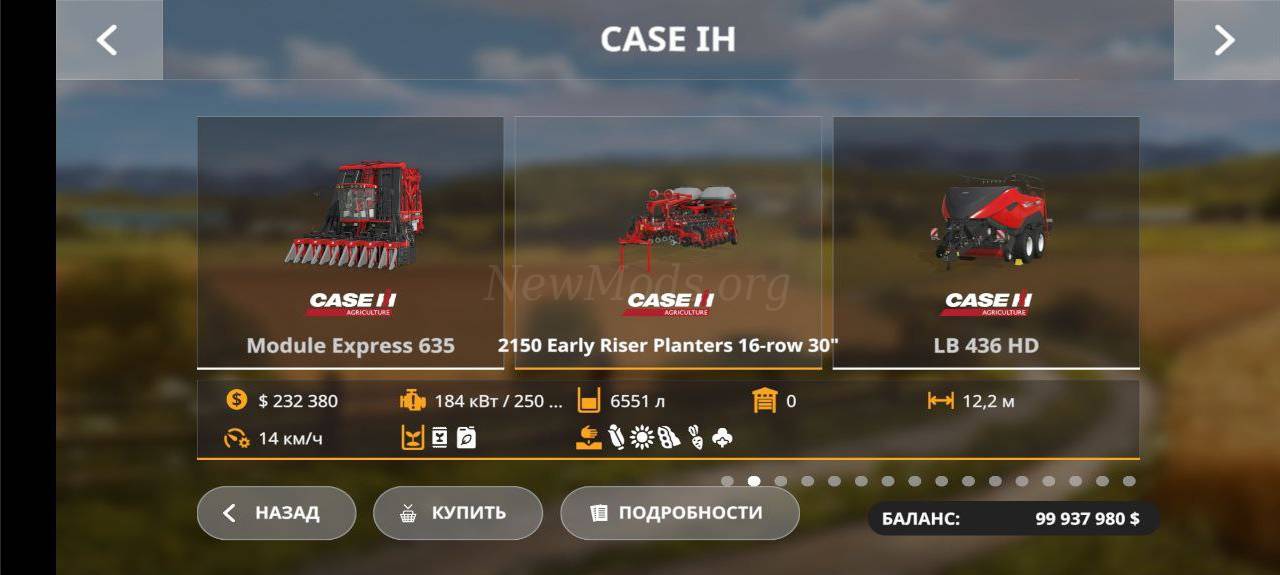Go to the previous brand page
The height and width of the screenshot is (575, 1280).
[x=108, y=40]
